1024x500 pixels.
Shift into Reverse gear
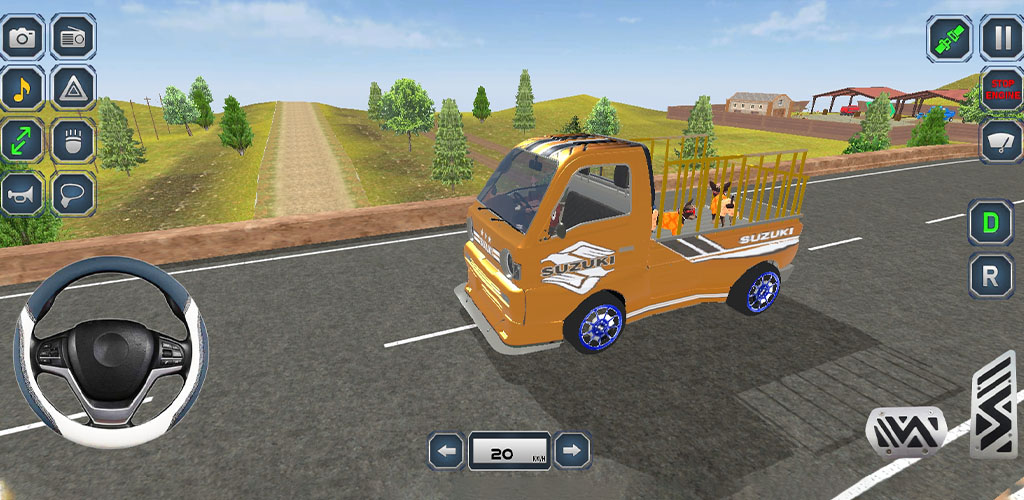pyautogui.click(x=990, y=275)
